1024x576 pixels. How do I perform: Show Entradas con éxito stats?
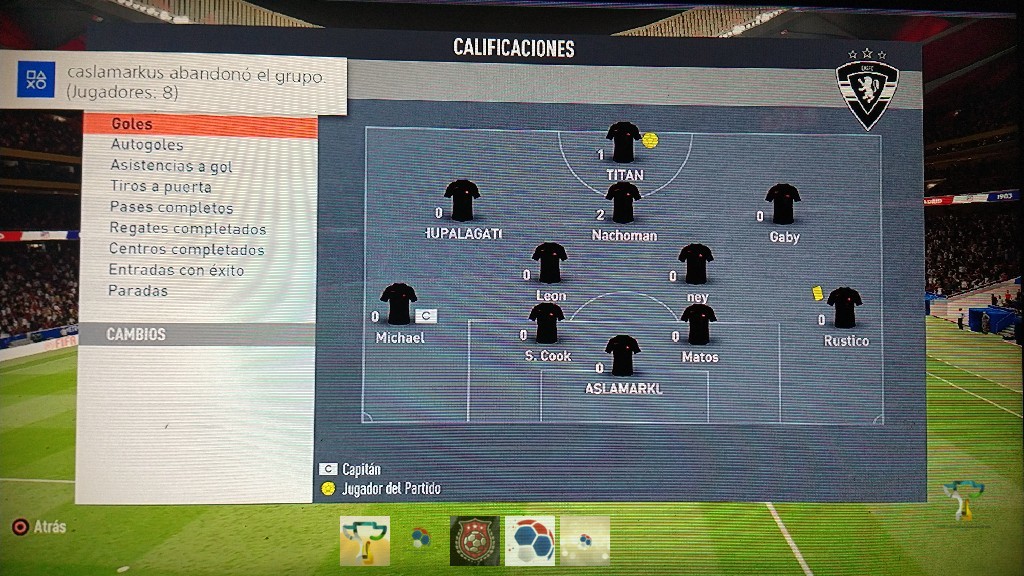tap(177, 271)
